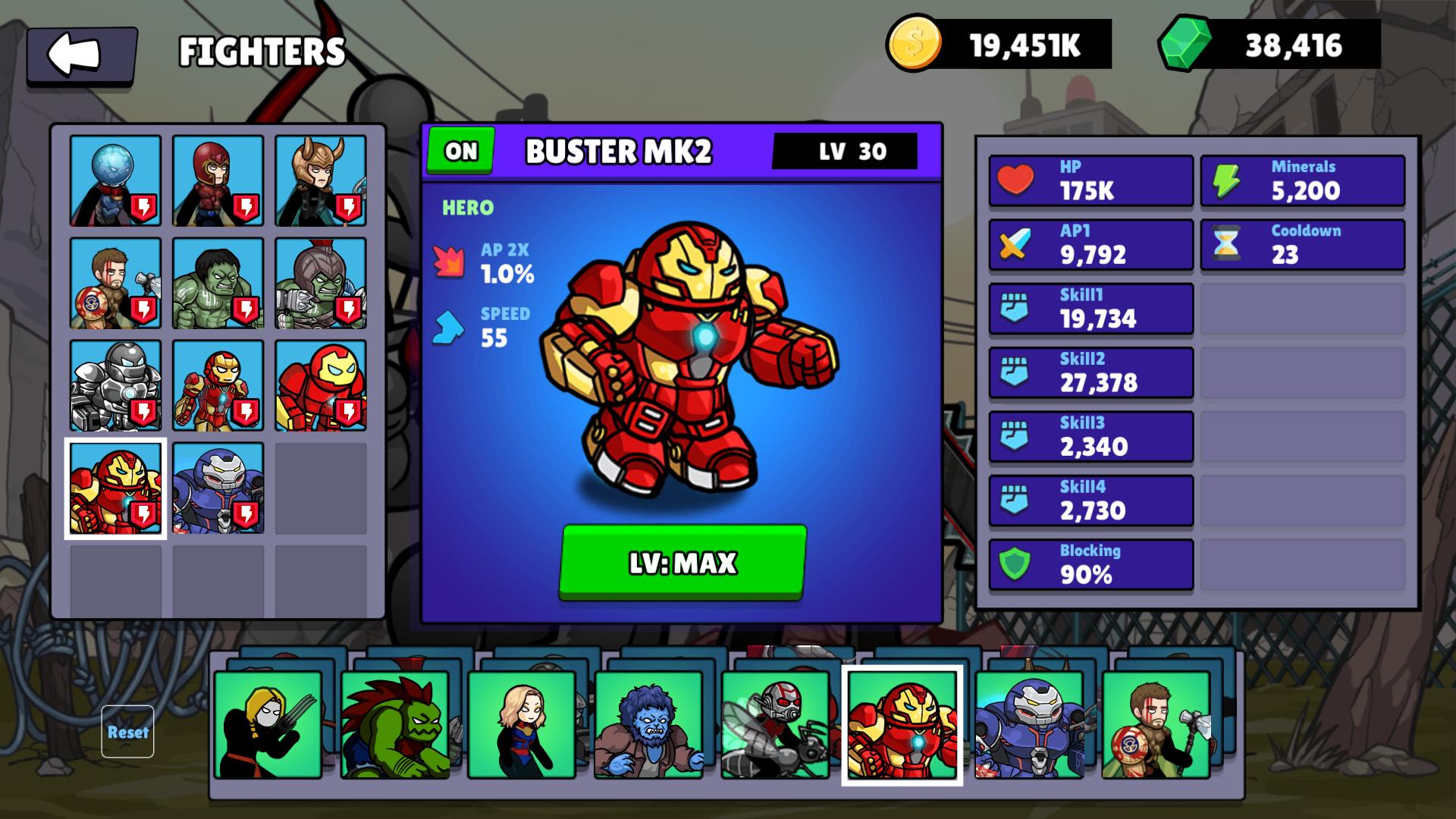Viewport: 1456px width, 819px height.
Task: Choose the red-helmeted caped fighter portrait
Action: pyautogui.click(x=218, y=180)
